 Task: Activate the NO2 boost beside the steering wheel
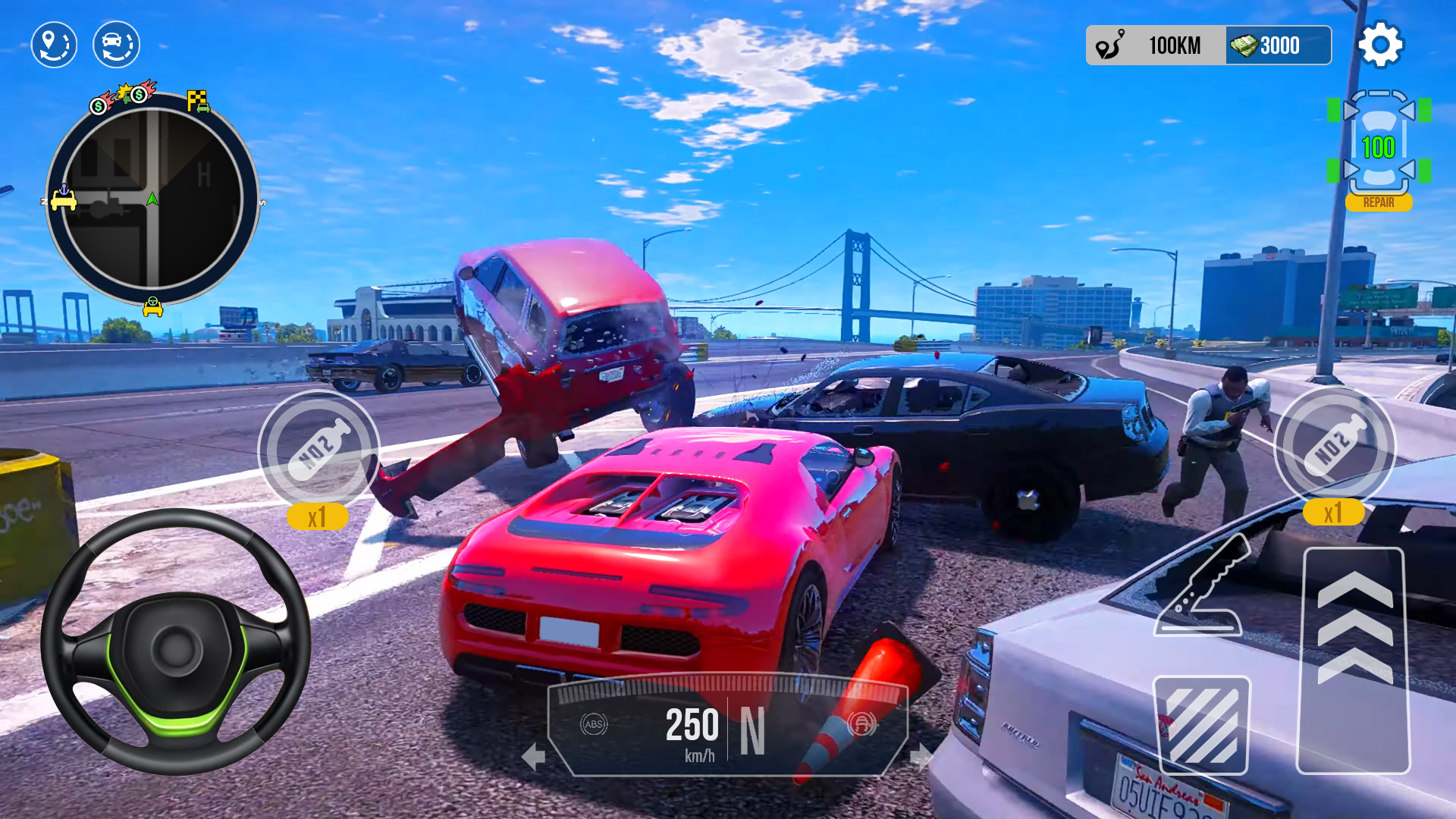(x=318, y=449)
